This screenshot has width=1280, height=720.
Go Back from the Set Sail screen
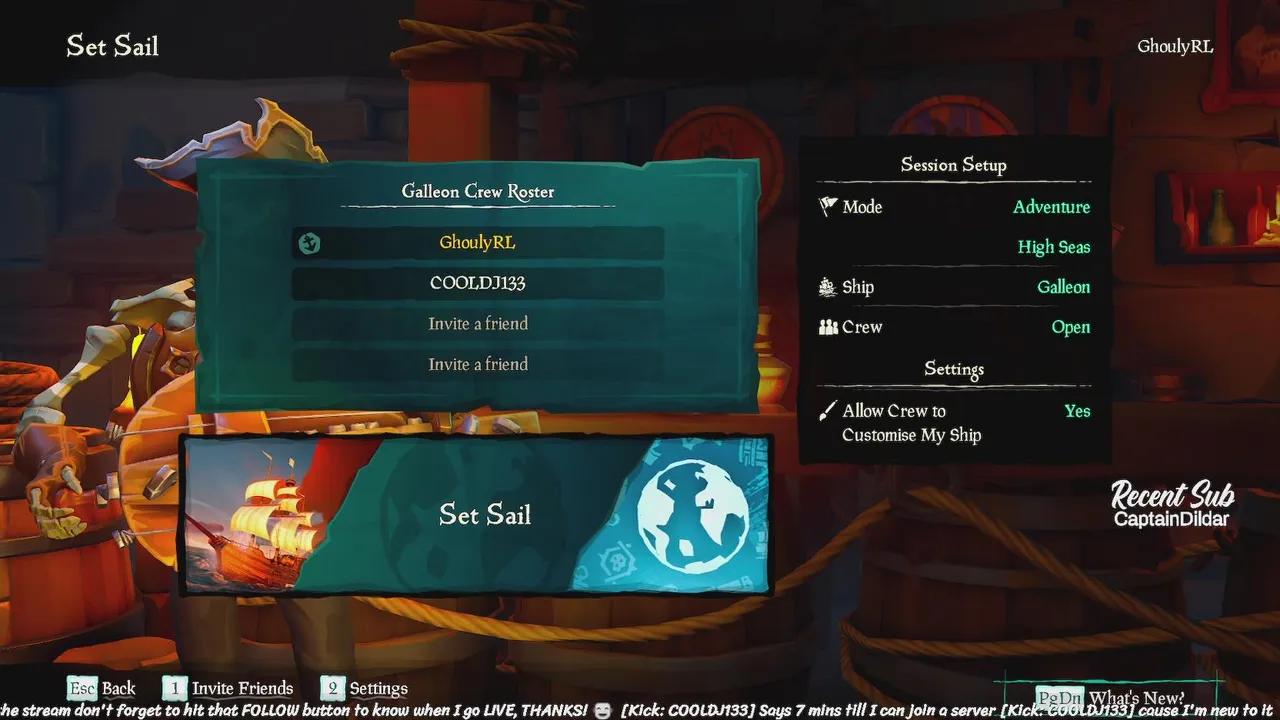(x=103, y=688)
